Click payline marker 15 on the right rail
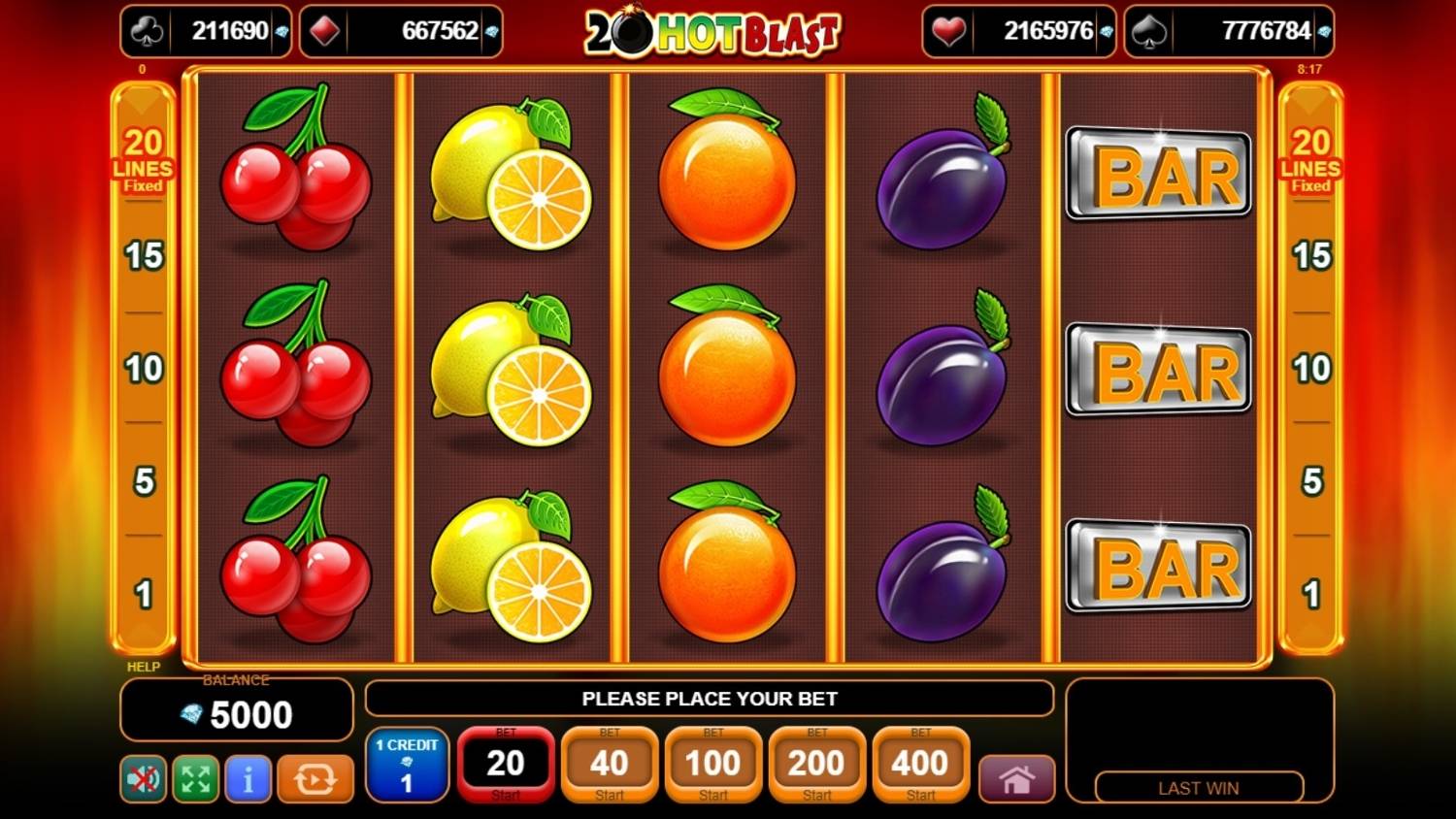1456x819 pixels. tap(1312, 257)
